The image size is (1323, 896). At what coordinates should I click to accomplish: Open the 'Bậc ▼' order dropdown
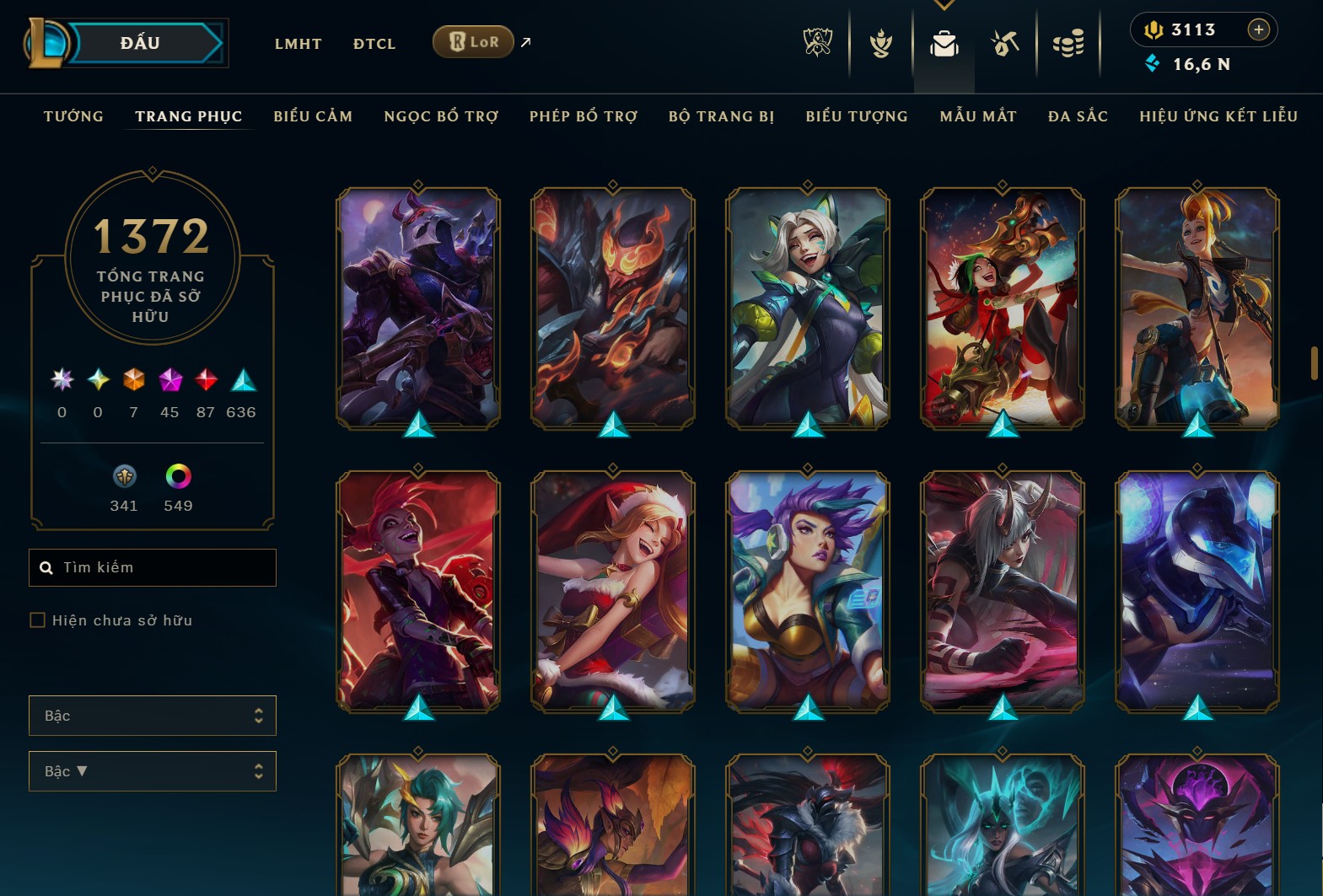[x=152, y=770]
